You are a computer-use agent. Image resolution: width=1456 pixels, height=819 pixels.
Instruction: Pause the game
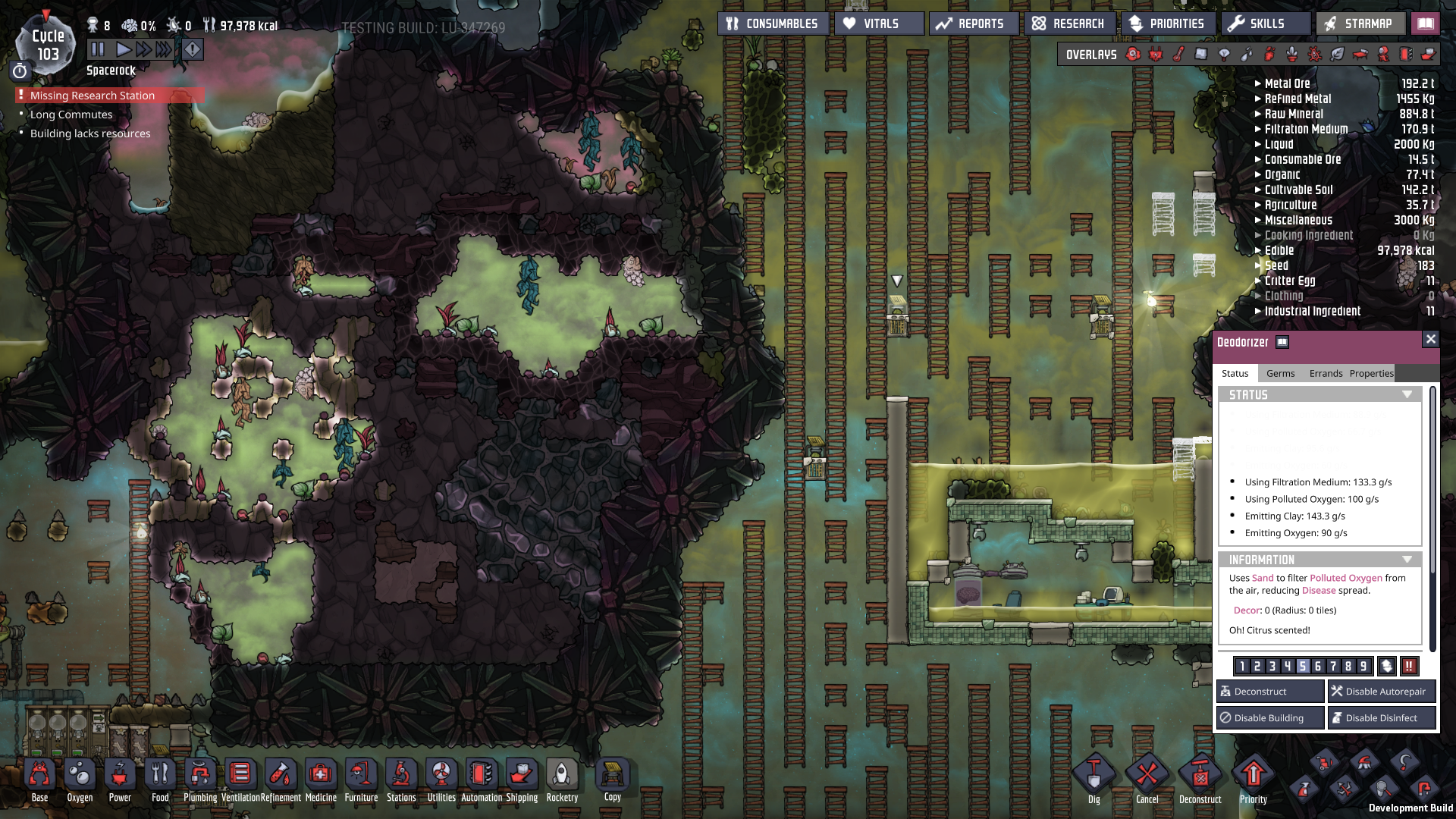[98, 49]
